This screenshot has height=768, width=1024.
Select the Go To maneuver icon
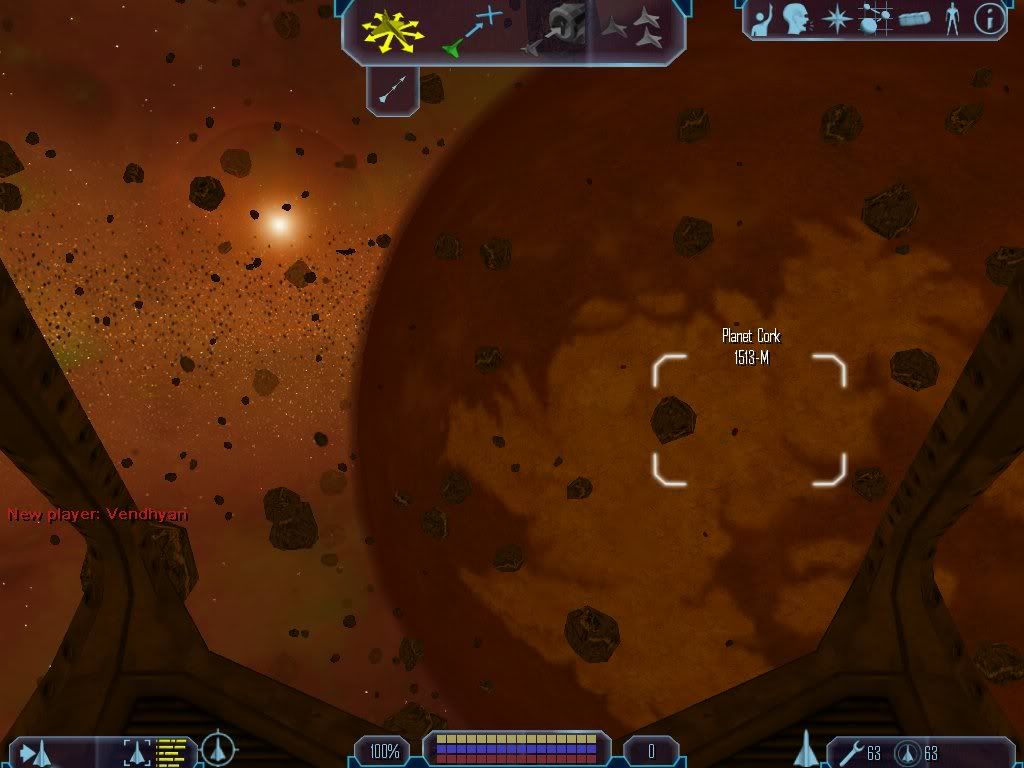pyautogui.click(x=470, y=30)
